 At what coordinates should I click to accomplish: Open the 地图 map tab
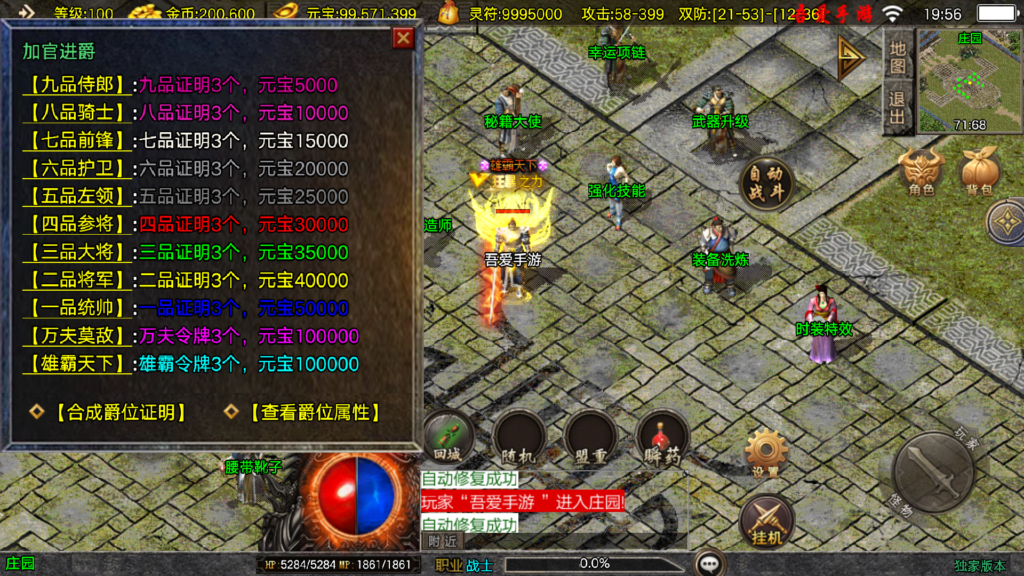(x=898, y=59)
